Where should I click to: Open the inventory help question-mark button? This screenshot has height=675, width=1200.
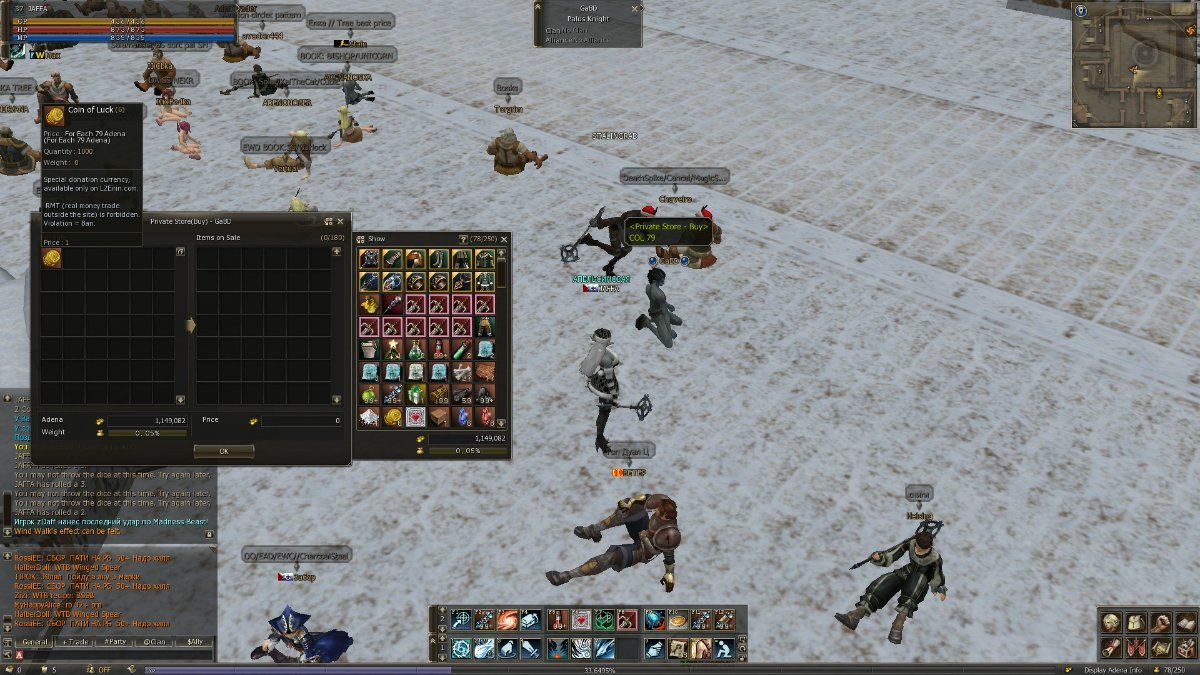tap(463, 239)
